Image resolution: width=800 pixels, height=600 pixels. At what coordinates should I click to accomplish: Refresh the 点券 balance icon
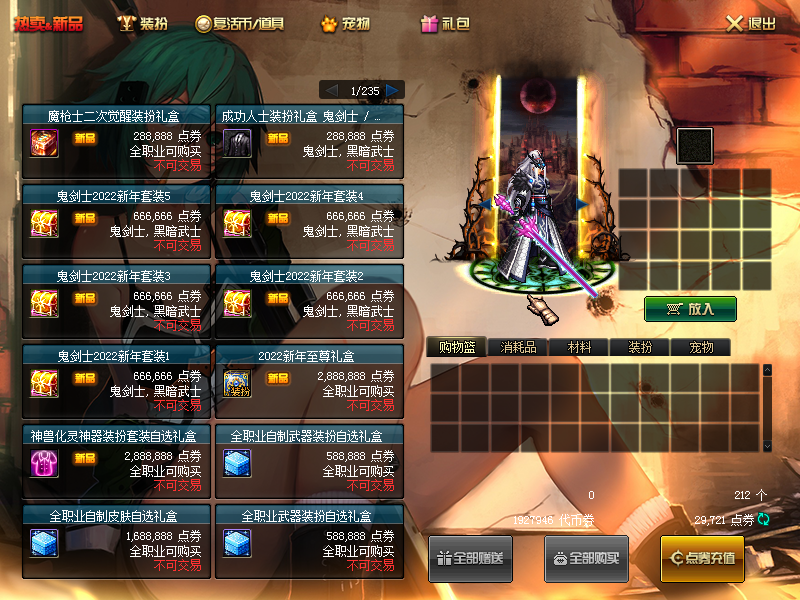click(764, 519)
